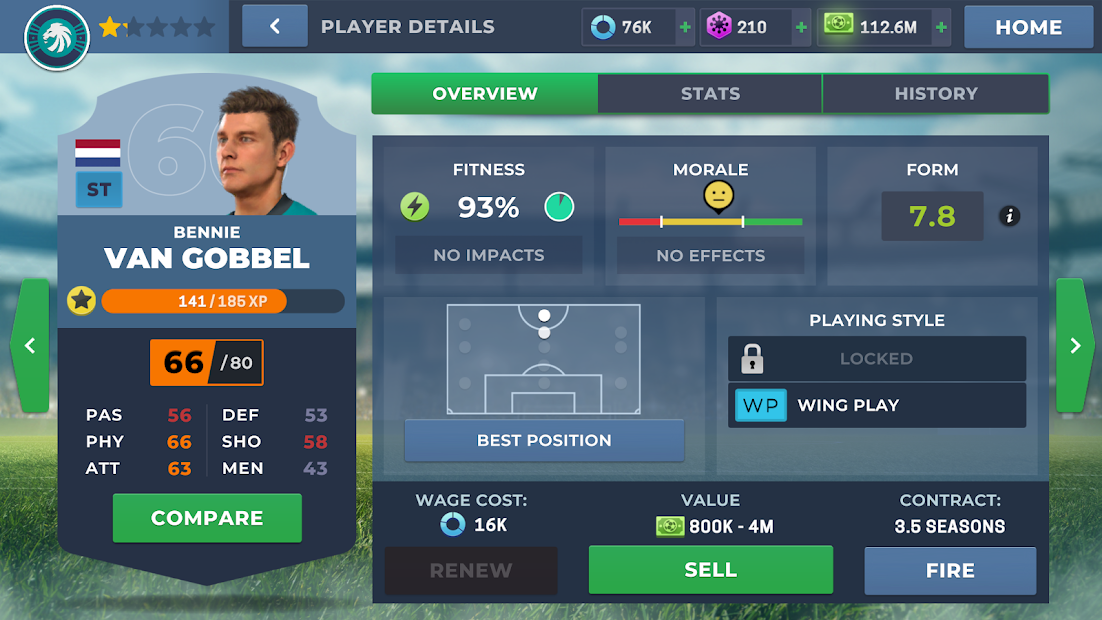1102x620 pixels.
Task: Select the OVERVIEW tab
Action: (485, 94)
